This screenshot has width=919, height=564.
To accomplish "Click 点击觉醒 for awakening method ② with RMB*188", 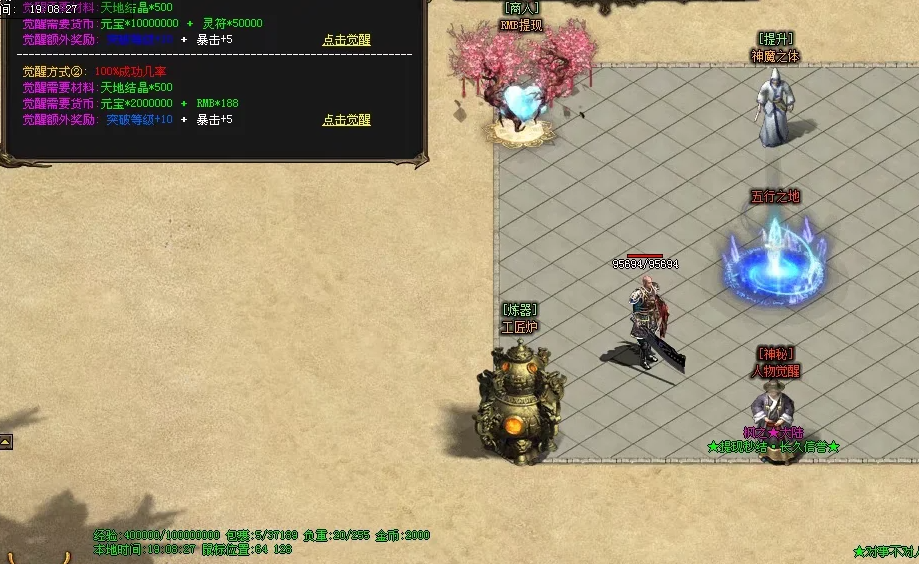I will [x=346, y=120].
